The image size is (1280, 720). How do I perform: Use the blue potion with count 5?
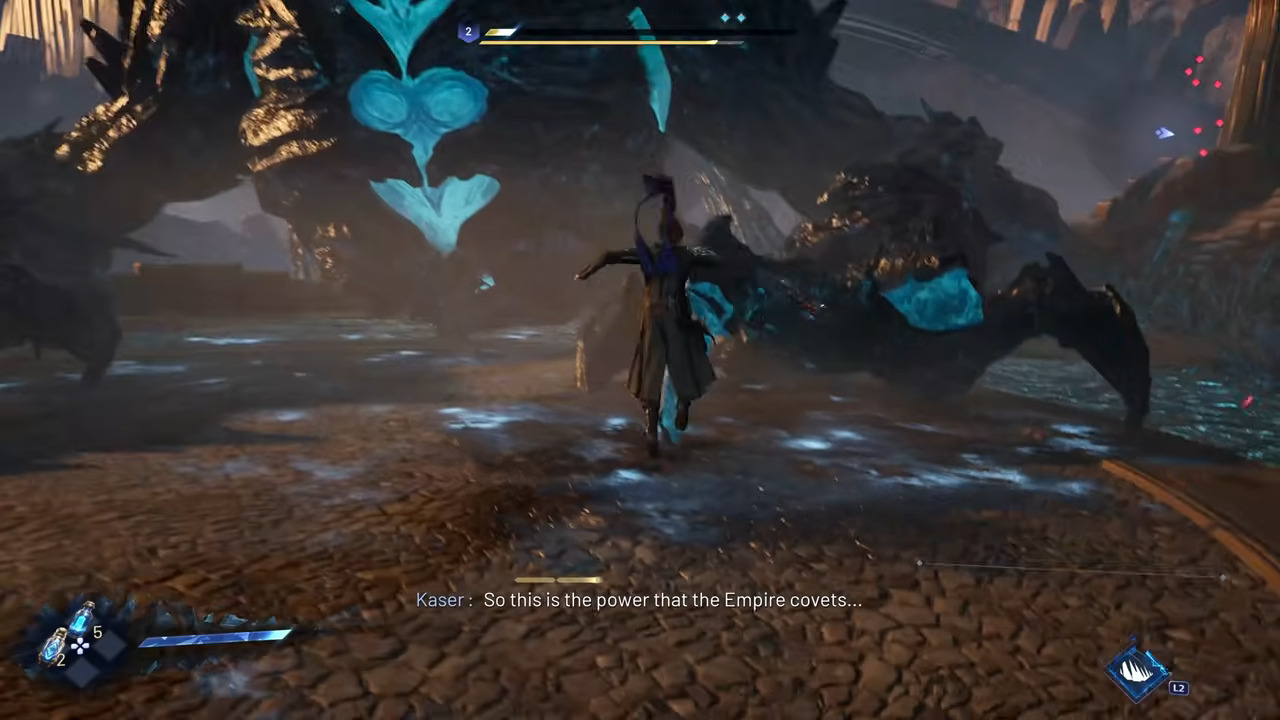point(81,618)
